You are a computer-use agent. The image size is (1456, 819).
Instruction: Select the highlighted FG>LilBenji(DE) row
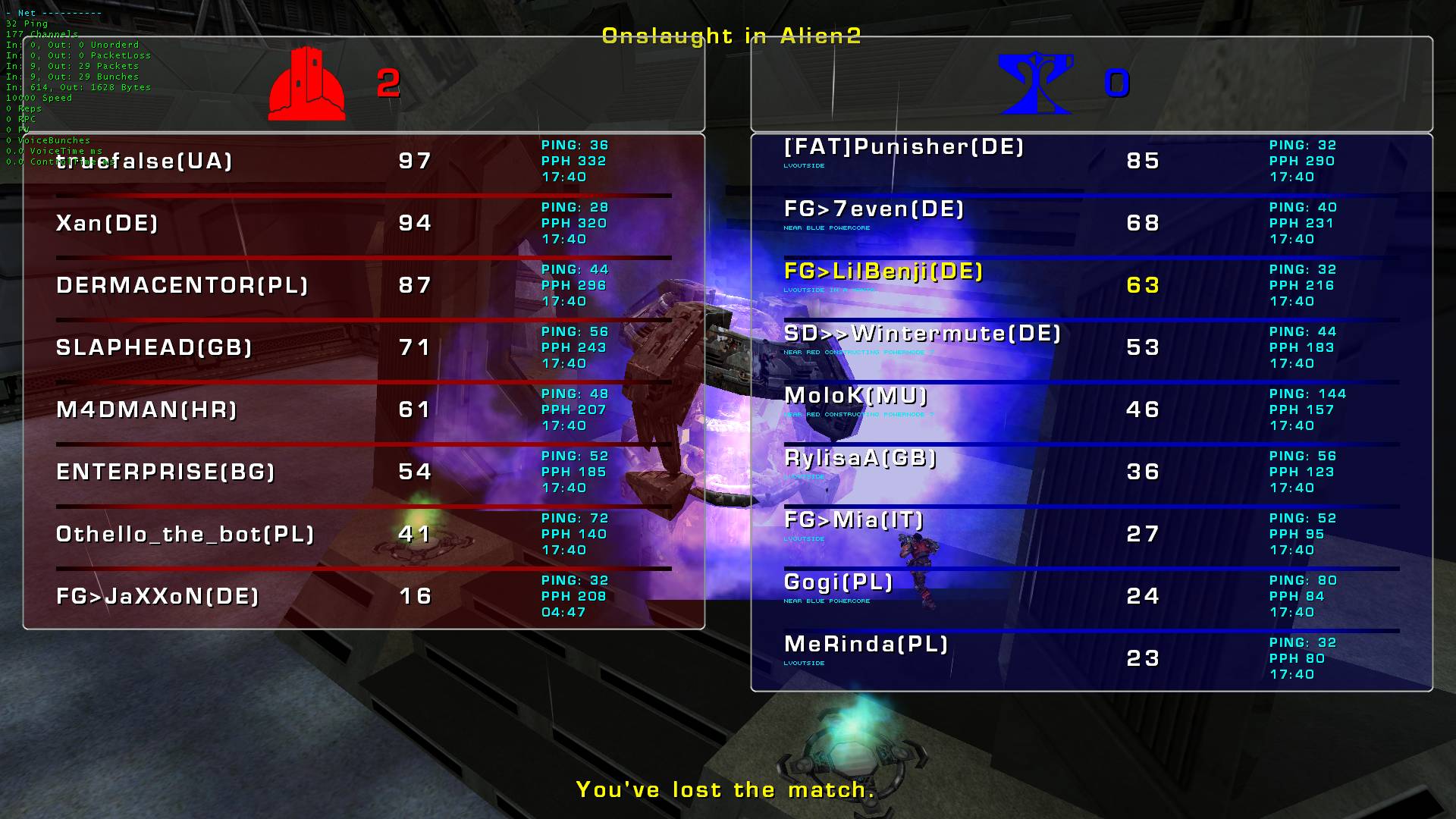(x=883, y=271)
